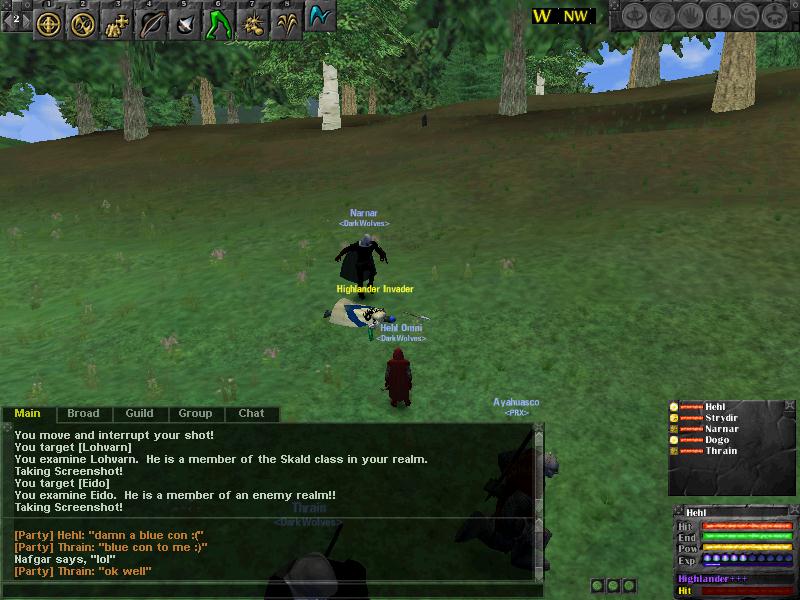Select party member Strydir in the group list
This screenshot has height=600, width=800.
(721, 418)
